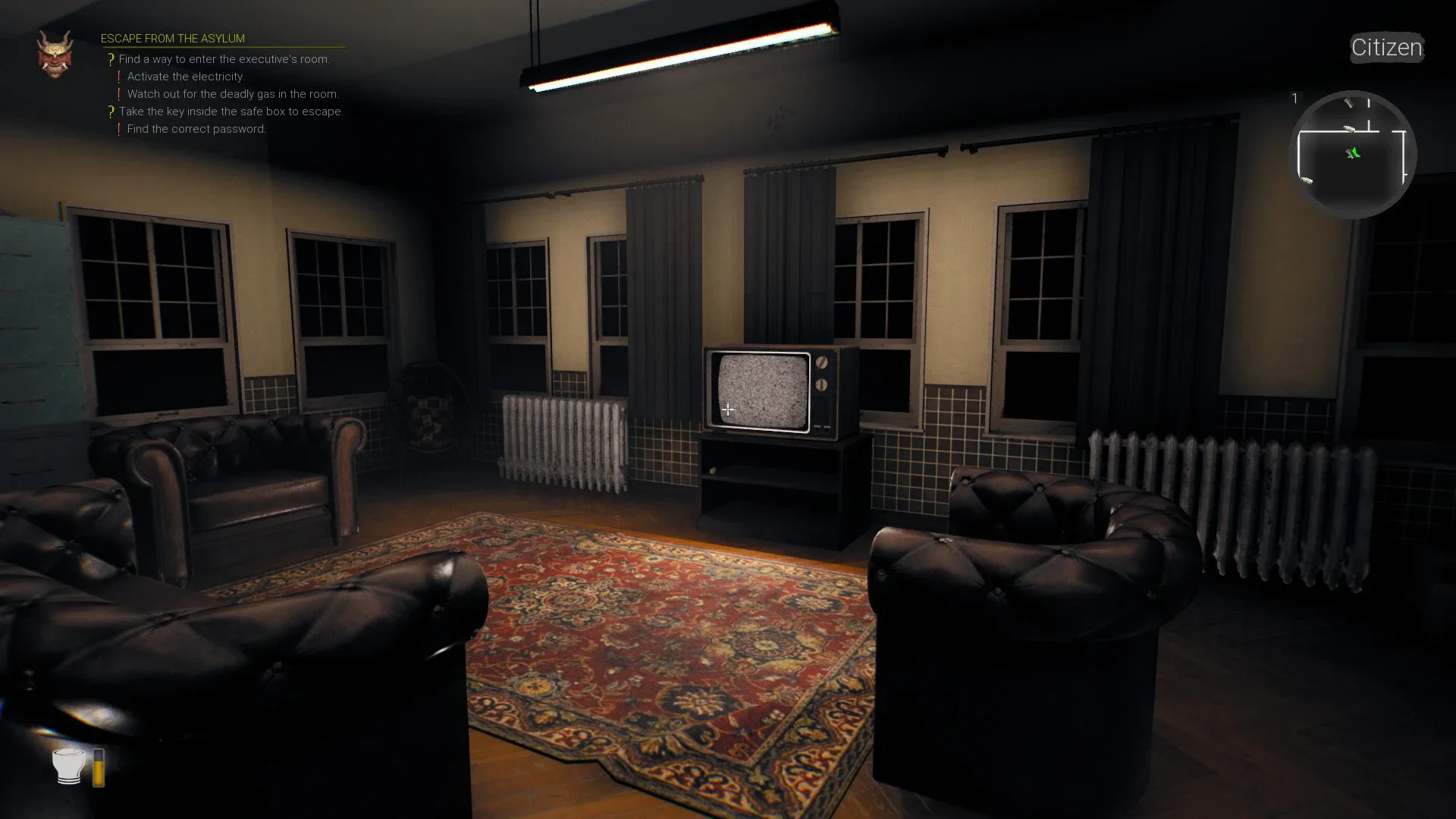1456x819 pixels.
Task: Toggle the right power knob on the TV
Action: click(822, 362)
